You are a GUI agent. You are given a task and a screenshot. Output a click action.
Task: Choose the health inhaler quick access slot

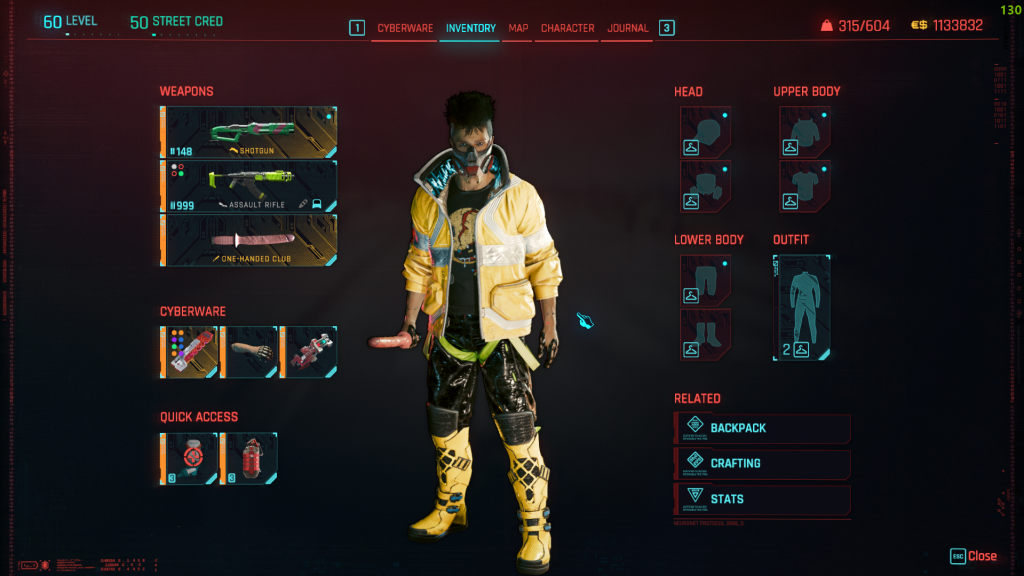(189, 458)
